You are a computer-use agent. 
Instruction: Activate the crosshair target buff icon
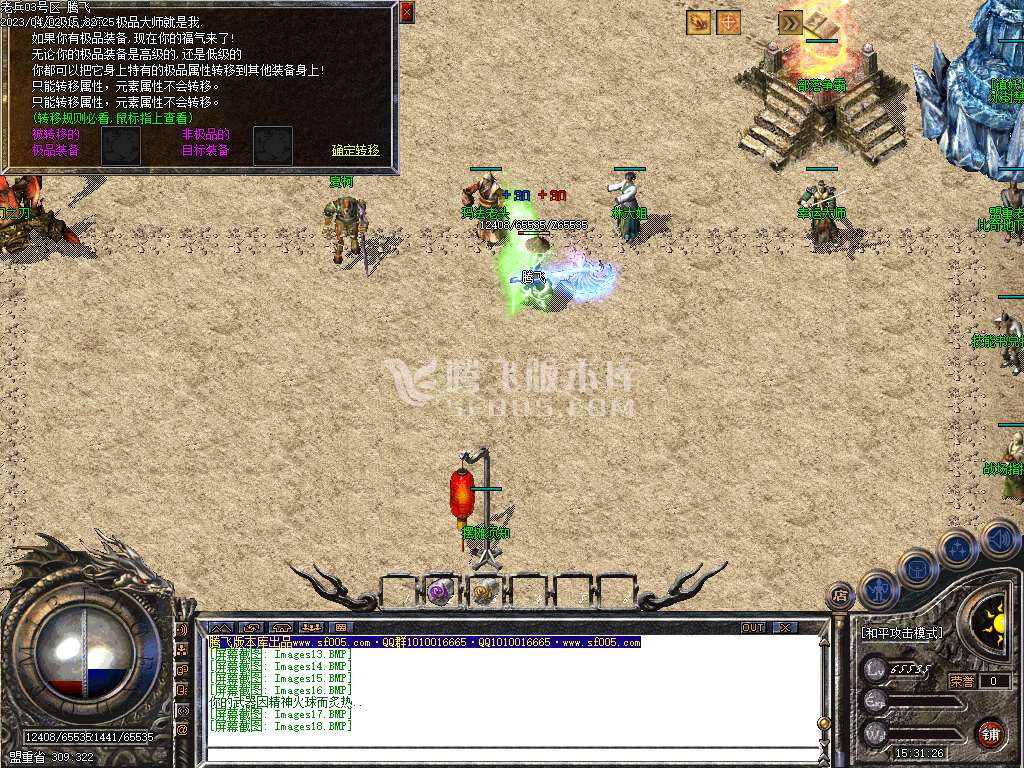click(x=729, y=22)
